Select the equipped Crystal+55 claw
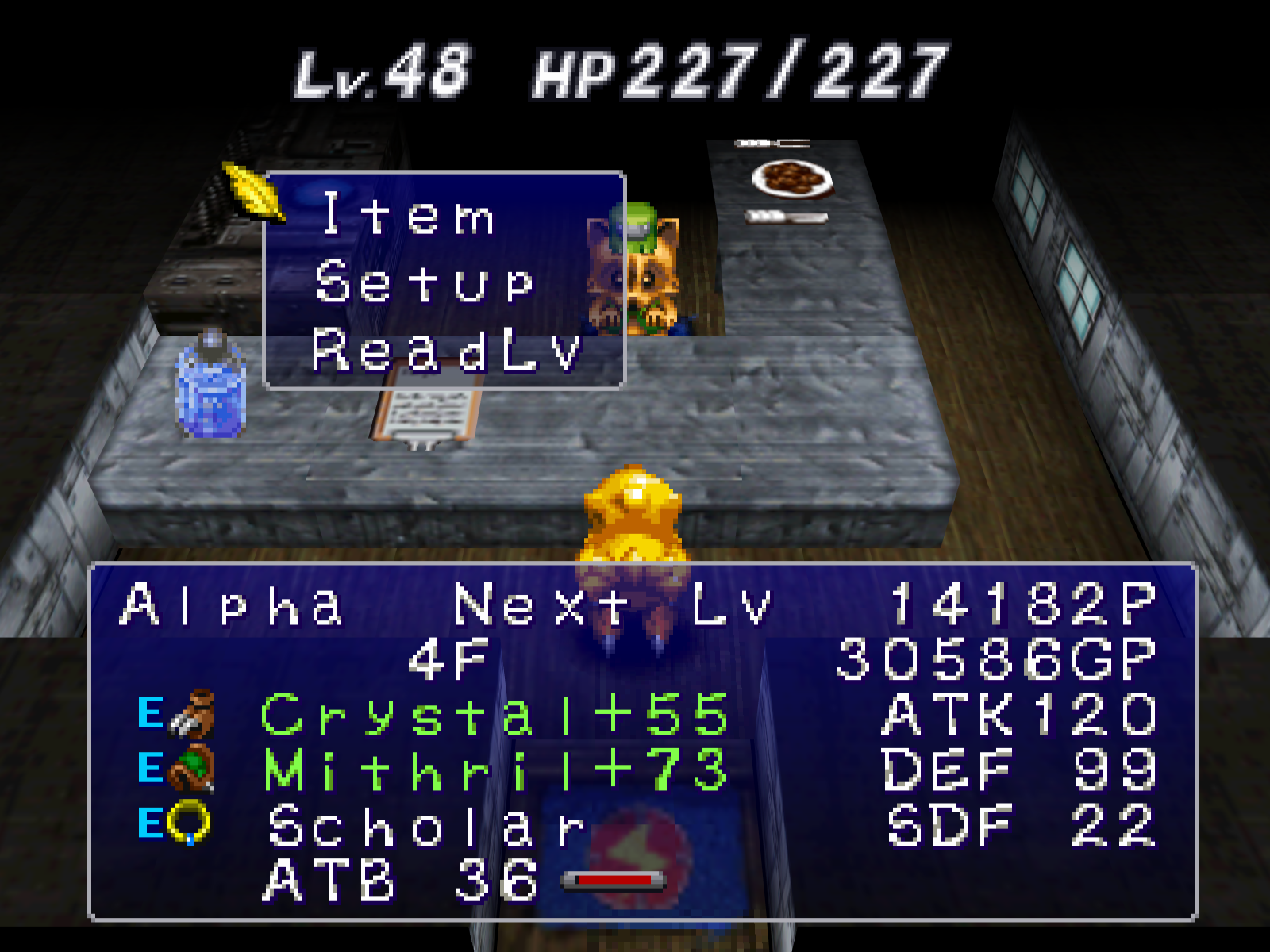 point(494,714)
